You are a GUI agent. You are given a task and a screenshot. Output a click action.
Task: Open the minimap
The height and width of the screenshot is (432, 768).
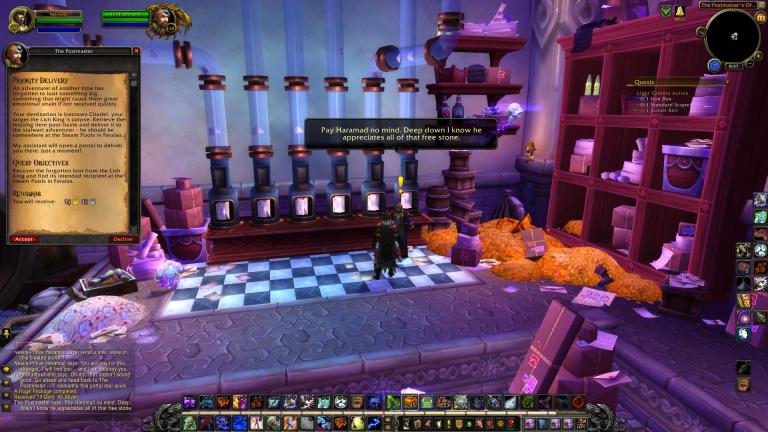coord(732,37)
